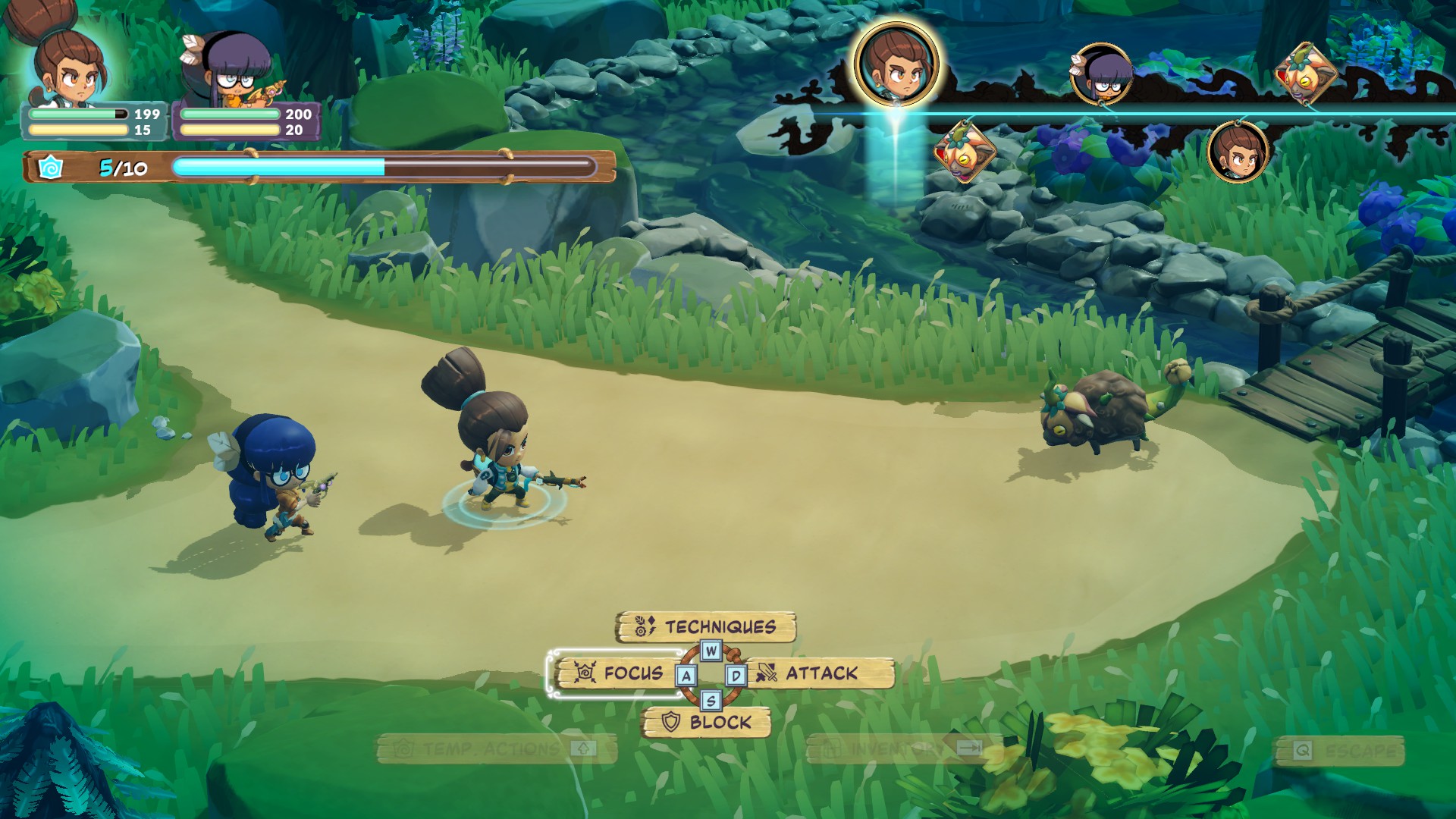The image size is (1456, 819).
Task: Click the glowing active-turn portrait on the timeline
Action: tap(896, 64)
